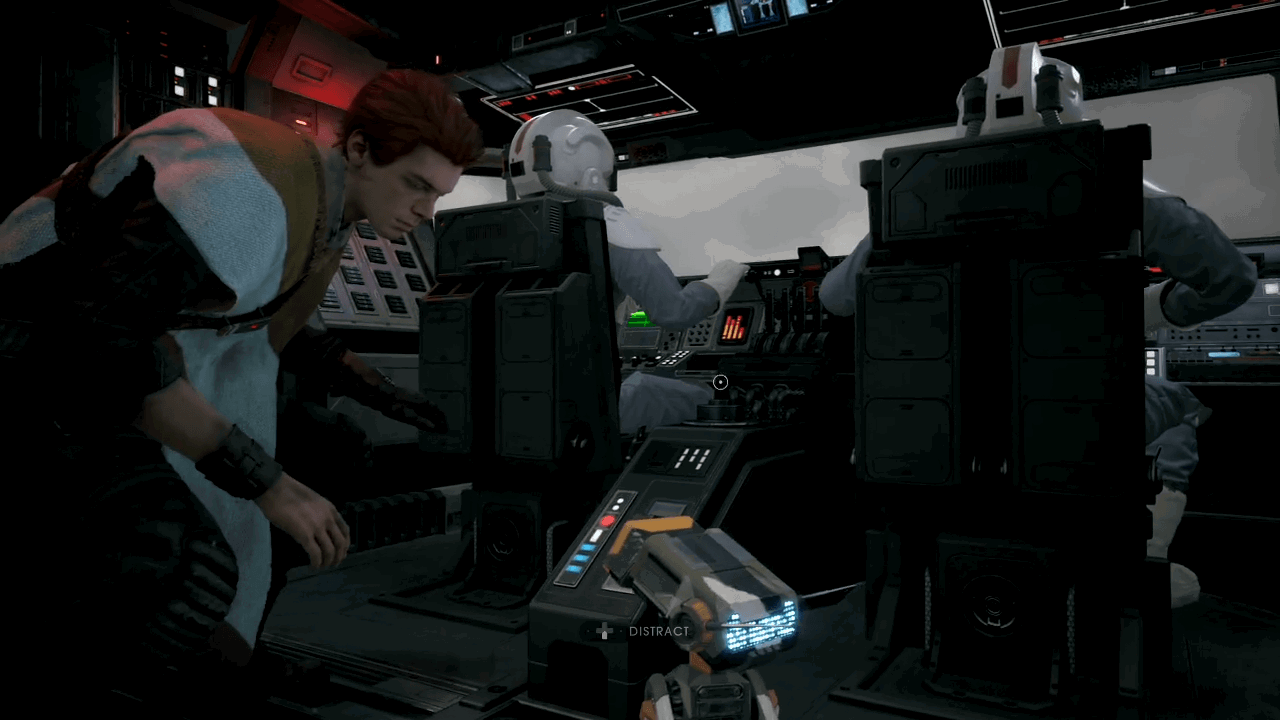This screenshot has height=720, width=1280.
Task: Click the central aiming reticle dot
Action: click(x=720, y=382)
